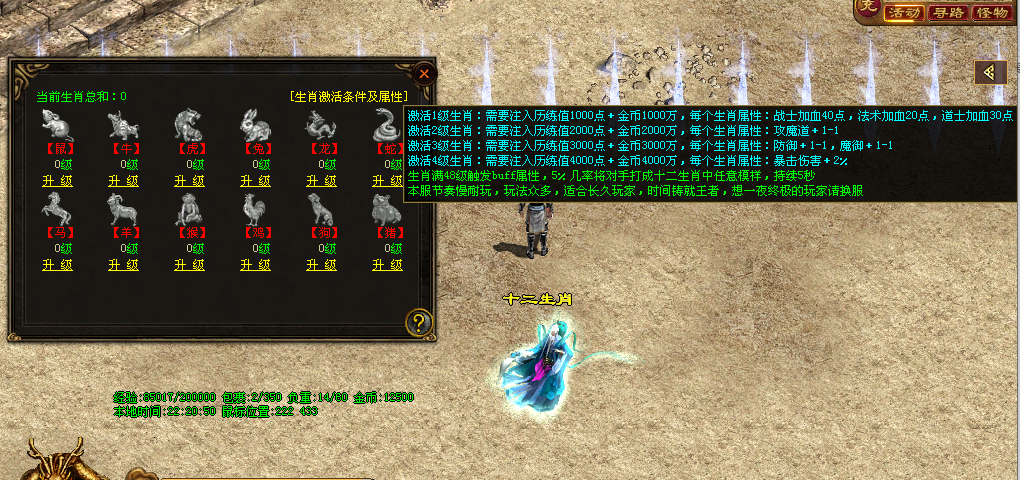Upgrade the Ox (牛) zodiac
Screen dimensions: 1020x480
pos(123,181)
